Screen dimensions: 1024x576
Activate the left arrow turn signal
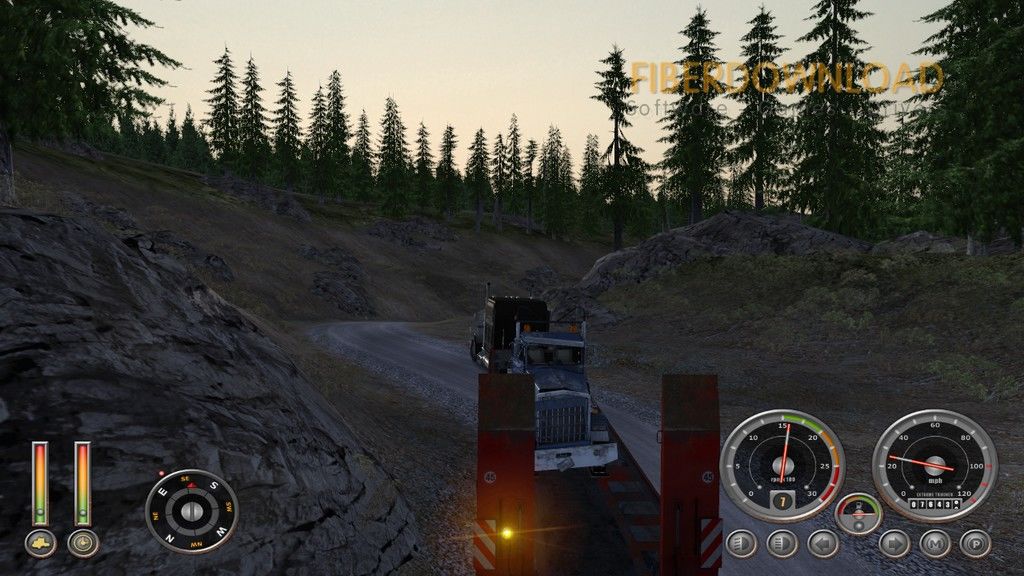823,543
